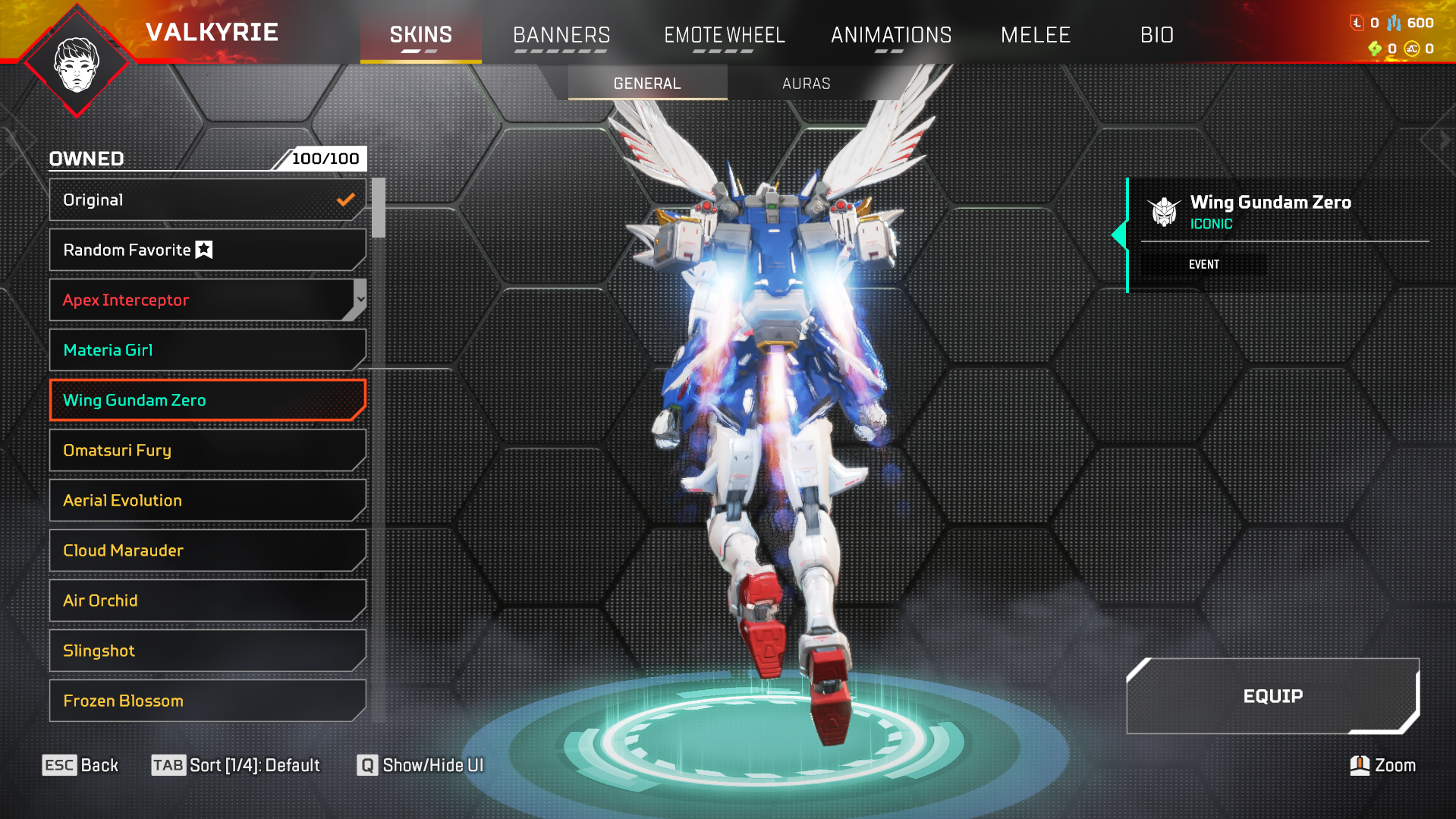Switch to the Auras sub-tab
This screenshot has height=819, width=1456.
[x=806, y=83]
